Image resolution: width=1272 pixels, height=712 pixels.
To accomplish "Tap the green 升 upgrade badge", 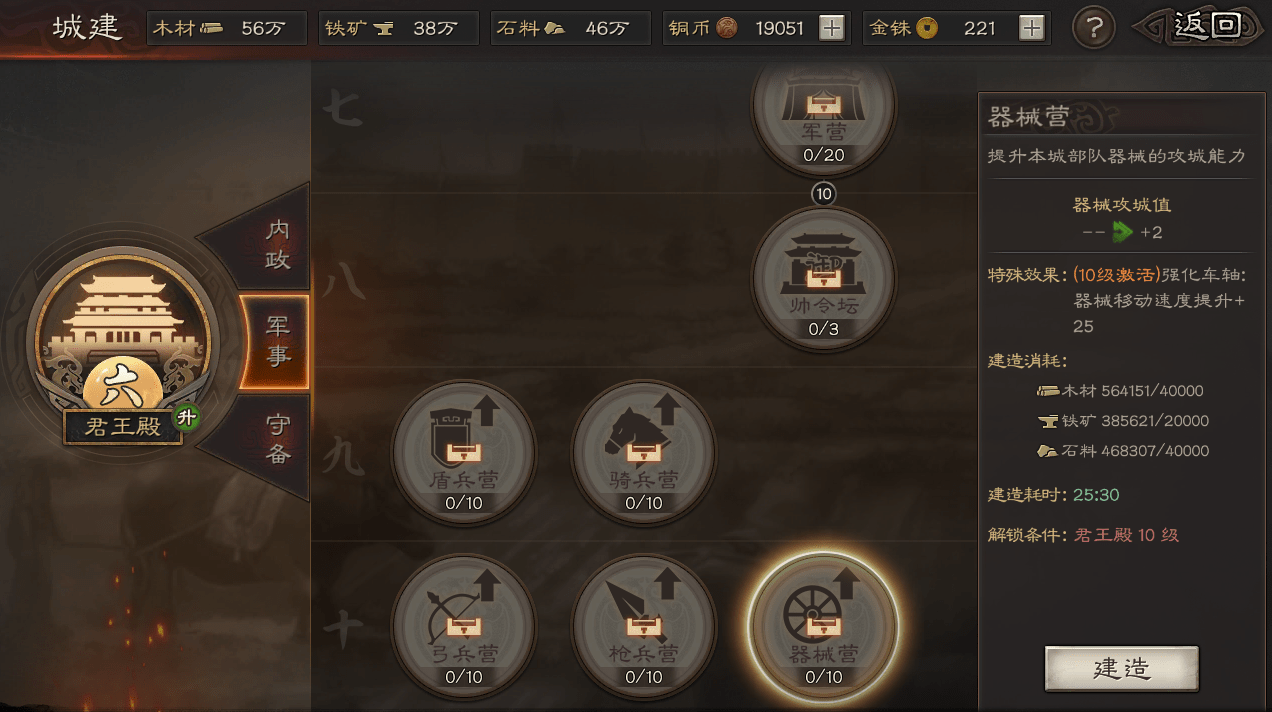I will coord(185,418).
